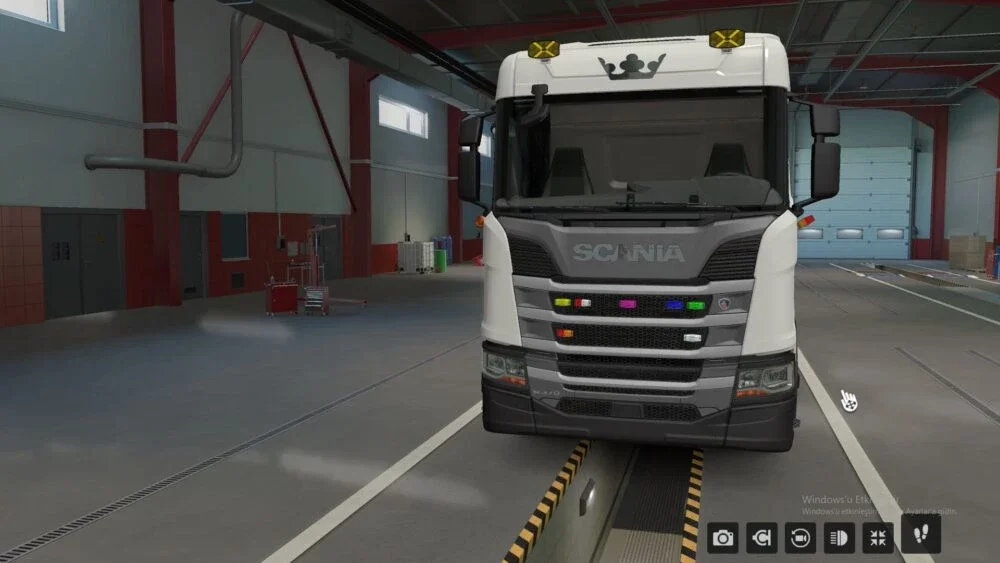The width and height of the screenshot is (1000, 563).
Task: Toggle the truck headlights icon
Action: [839, 538]
